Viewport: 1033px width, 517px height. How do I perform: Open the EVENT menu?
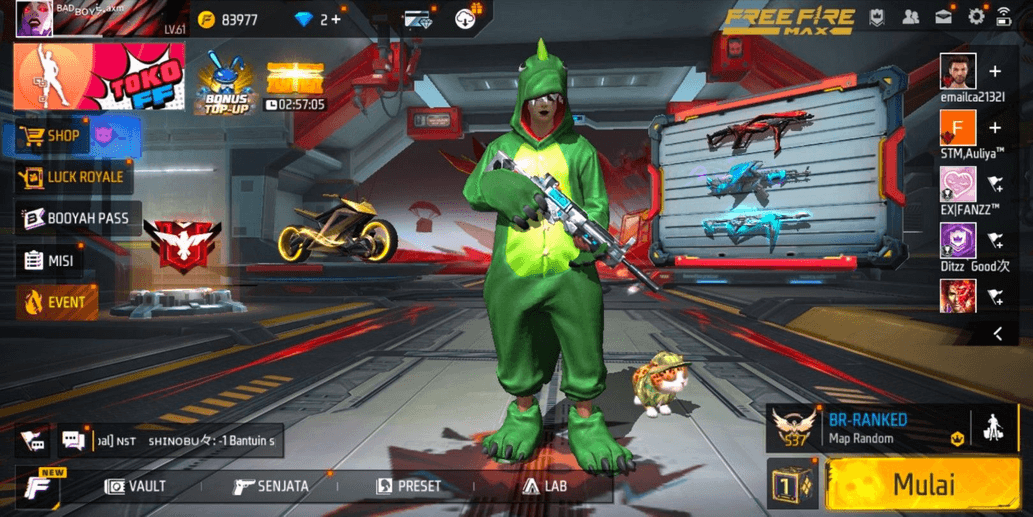(x=57, y=301)
